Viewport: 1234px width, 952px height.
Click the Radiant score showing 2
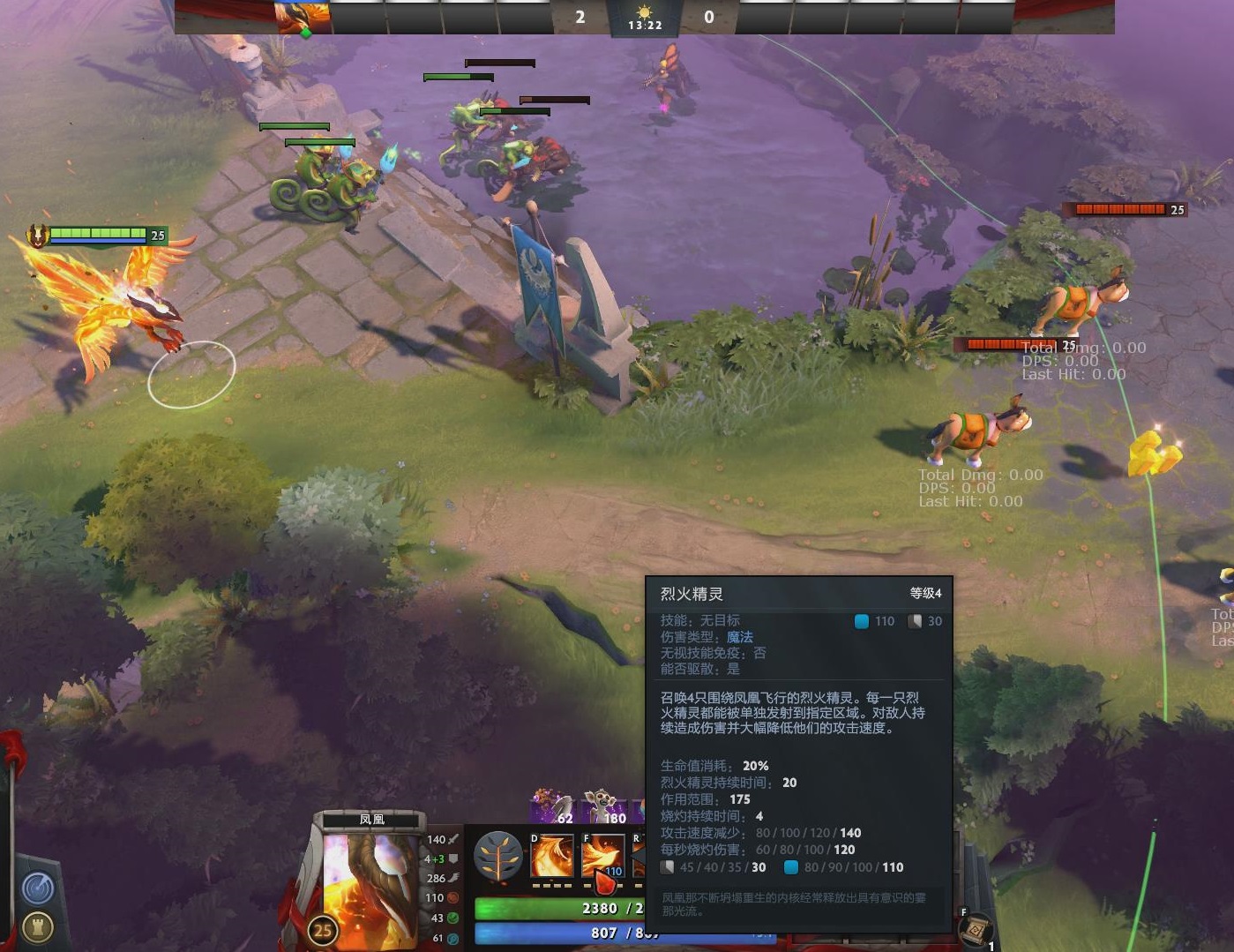[580, 17]
